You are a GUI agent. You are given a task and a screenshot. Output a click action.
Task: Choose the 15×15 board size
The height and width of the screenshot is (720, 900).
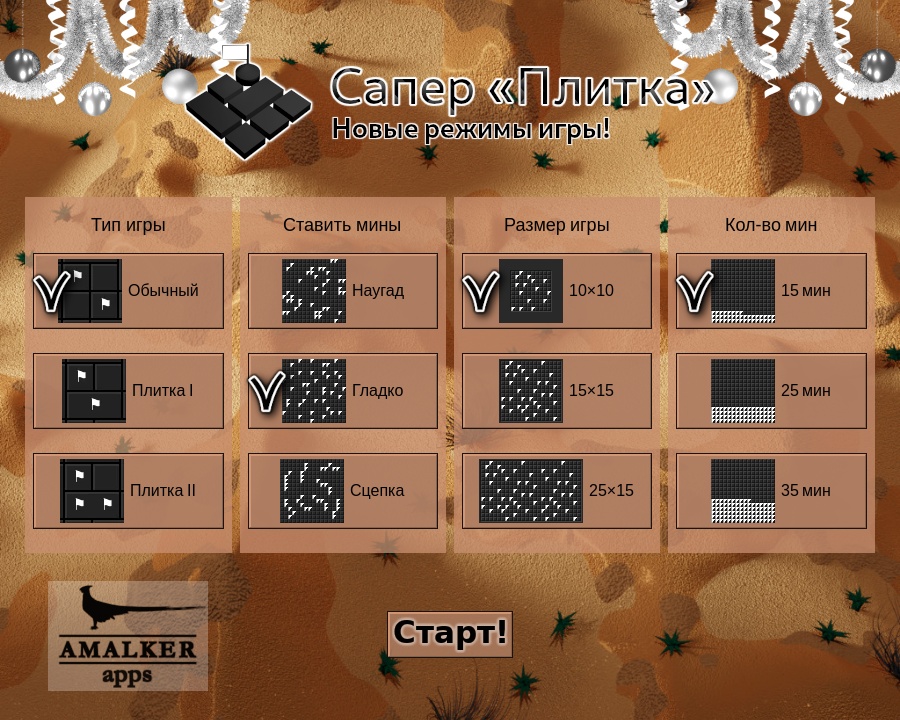pyautogui.click(x=557, y=391)
